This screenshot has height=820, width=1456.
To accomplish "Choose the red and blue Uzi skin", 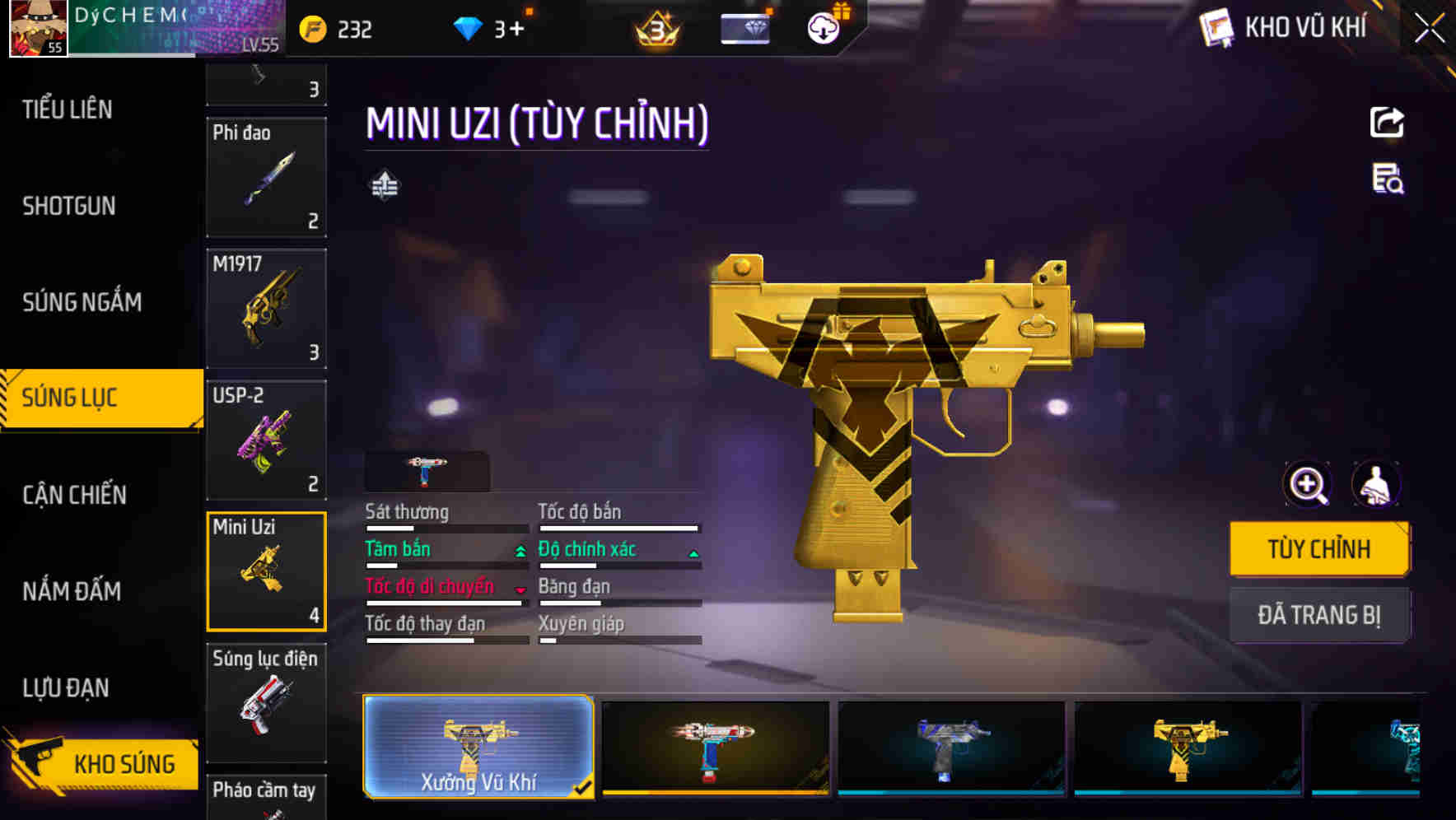I will click(x=715, y=747).
